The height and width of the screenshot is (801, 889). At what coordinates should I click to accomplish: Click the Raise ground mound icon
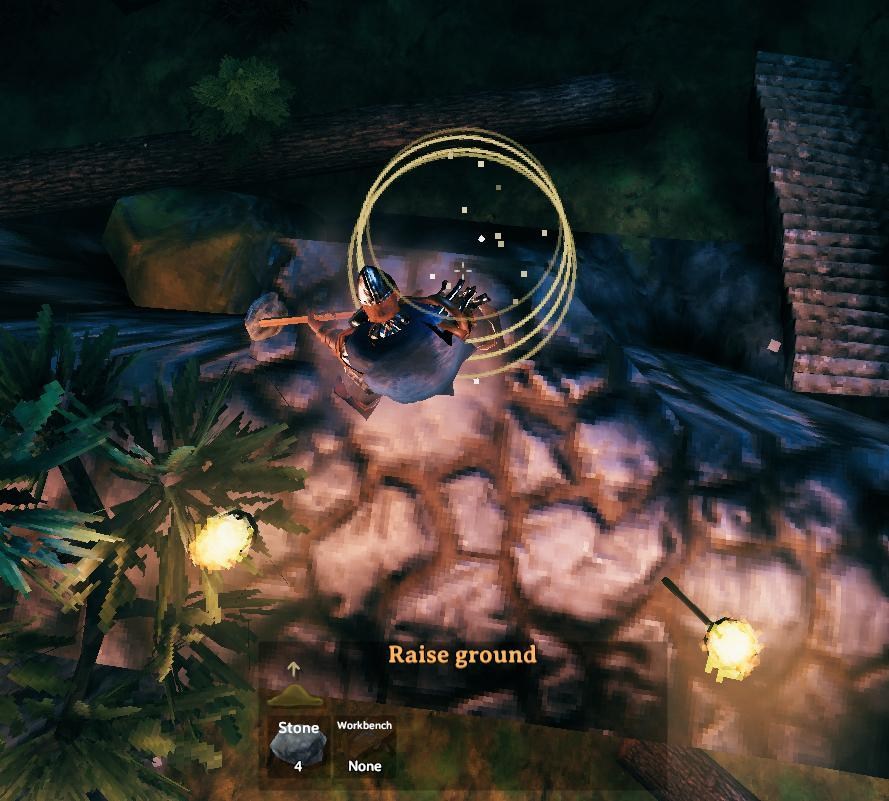[293, 693]
